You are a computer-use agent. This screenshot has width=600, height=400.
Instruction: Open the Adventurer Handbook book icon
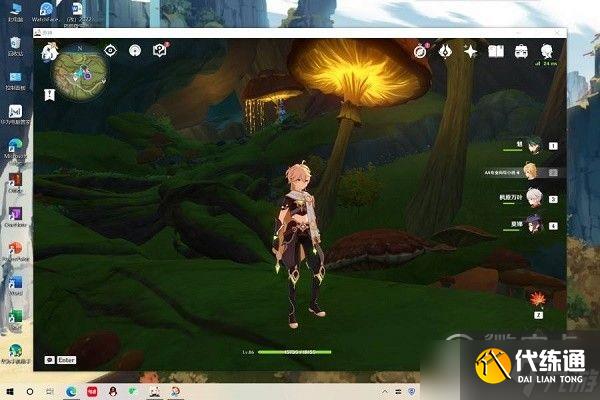(x=495, y=51)
